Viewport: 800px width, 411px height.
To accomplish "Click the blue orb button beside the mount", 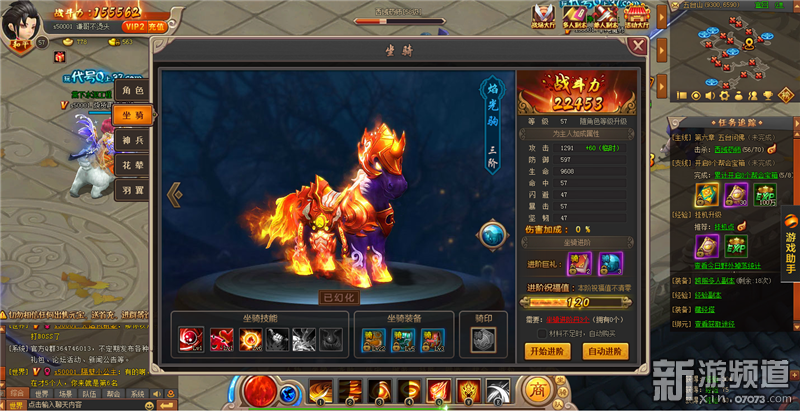I will [493, 234].
